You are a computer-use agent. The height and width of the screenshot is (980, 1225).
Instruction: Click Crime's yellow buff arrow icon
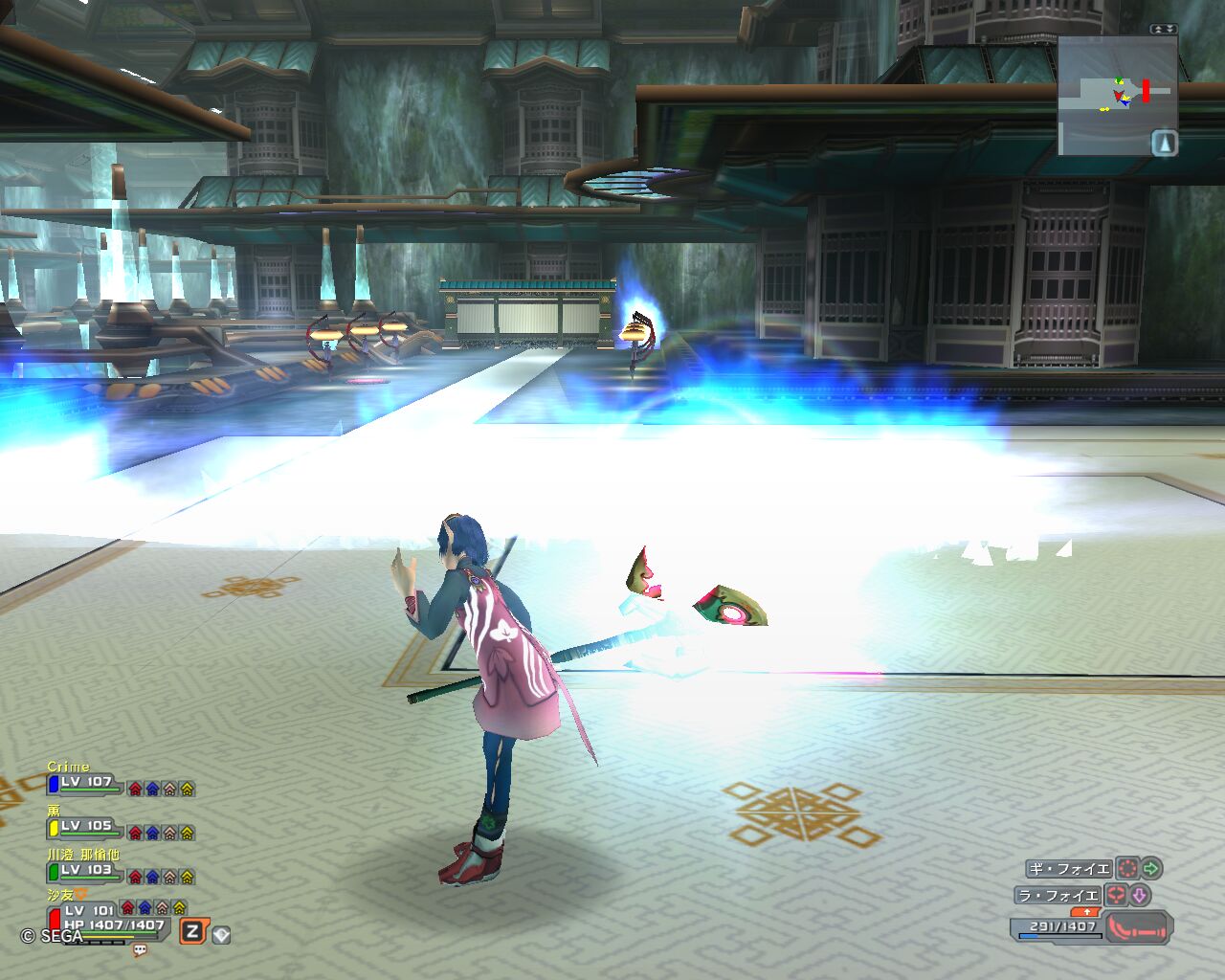coord(187,789)
